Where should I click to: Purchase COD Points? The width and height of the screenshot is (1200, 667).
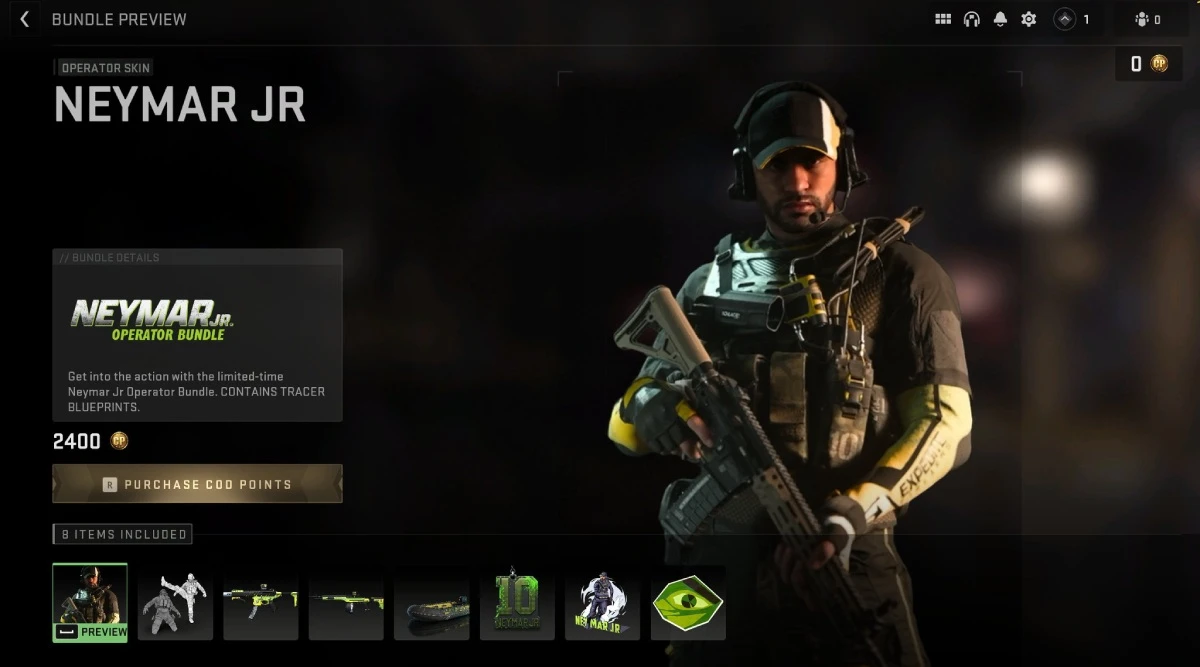tap(197, 484)
